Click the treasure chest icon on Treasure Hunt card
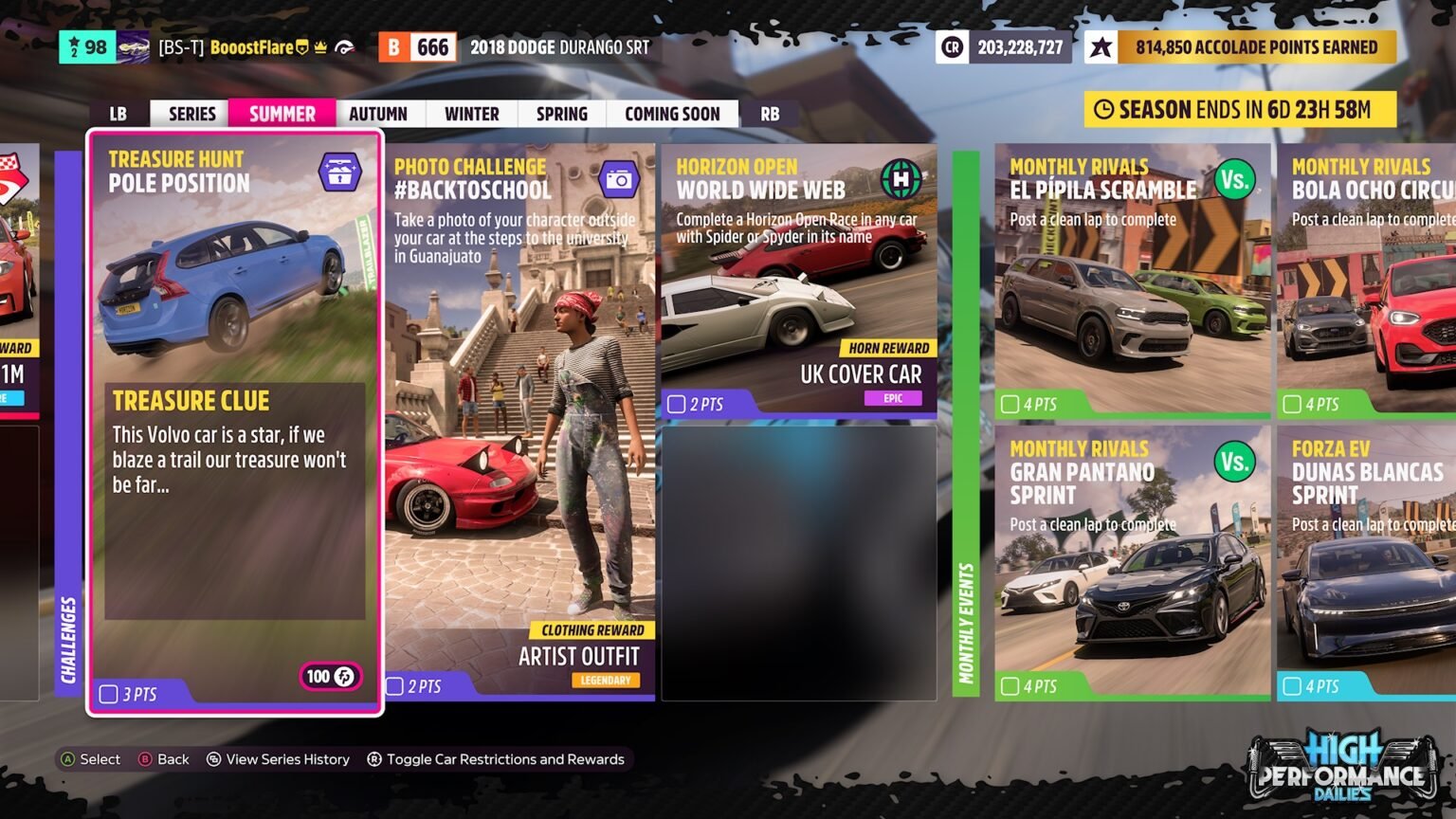Viewport: 1456px width, 819px height. pyautogui.click(x=341, y=172)
